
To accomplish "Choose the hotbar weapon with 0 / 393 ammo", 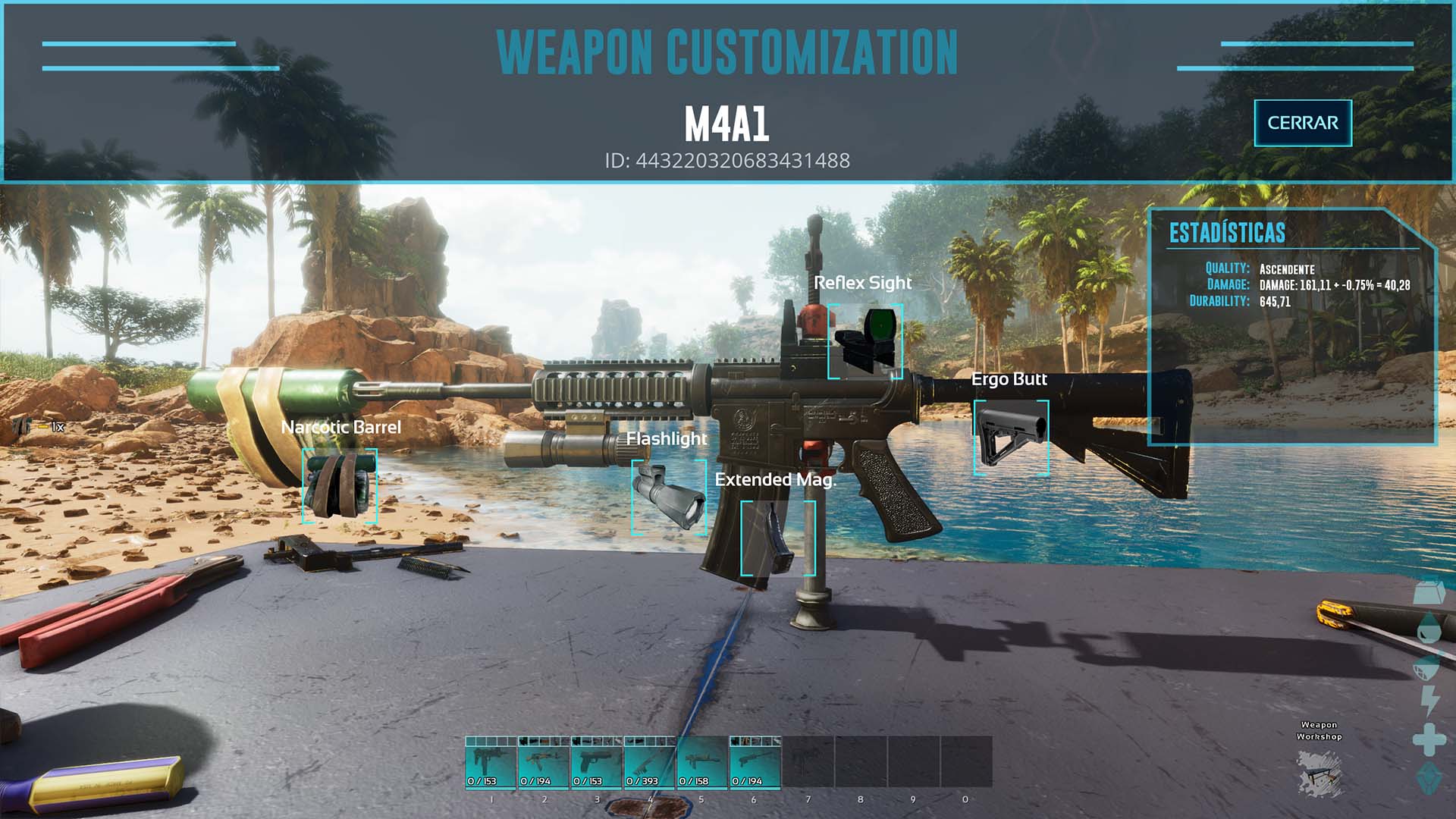I will tap(649, 763).
